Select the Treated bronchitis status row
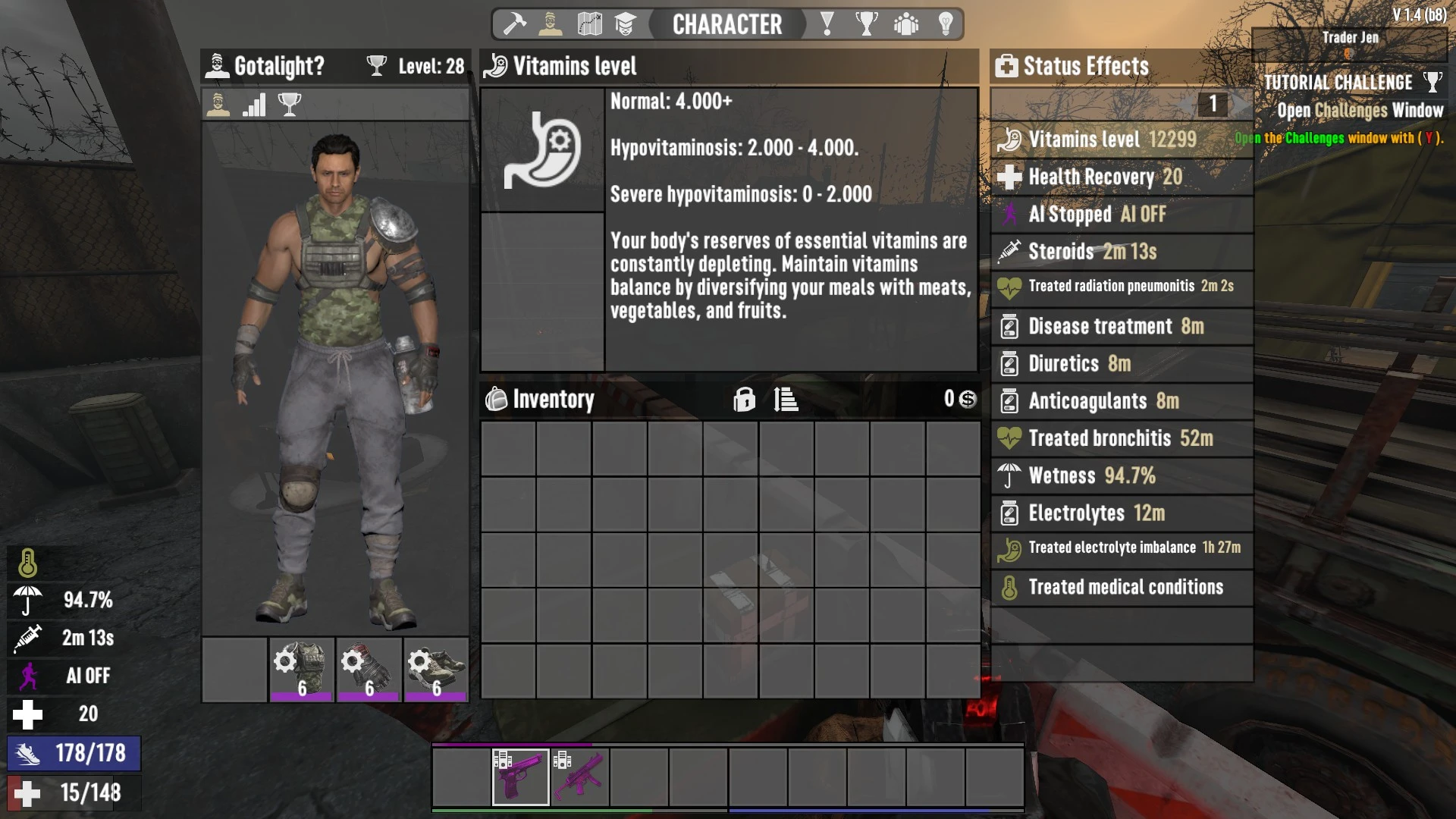Viewport: 1456px width, 819px height. tap(1121, 438)
